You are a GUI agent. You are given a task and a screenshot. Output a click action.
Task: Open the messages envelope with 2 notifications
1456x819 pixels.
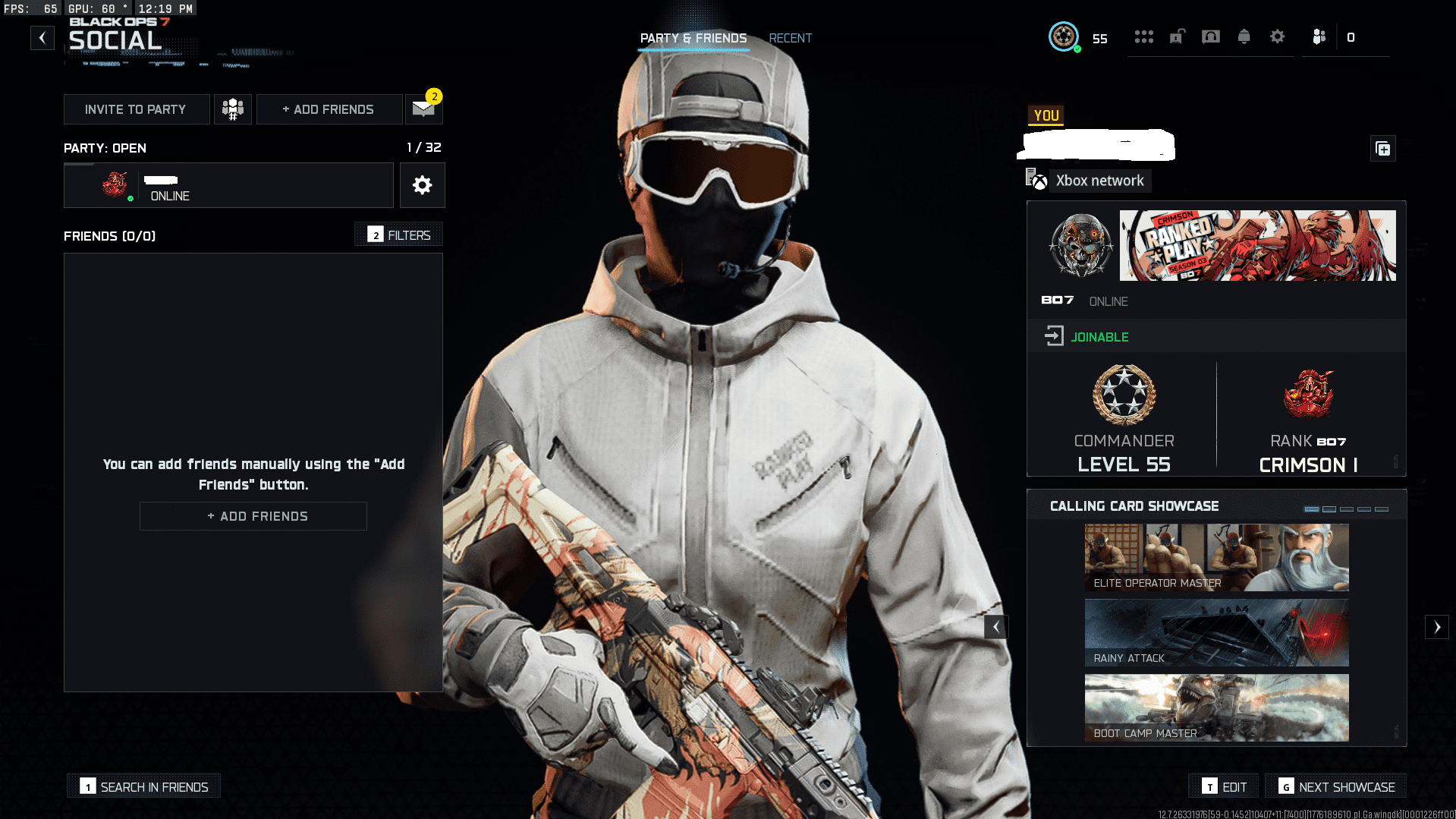[x=423, y=109]
